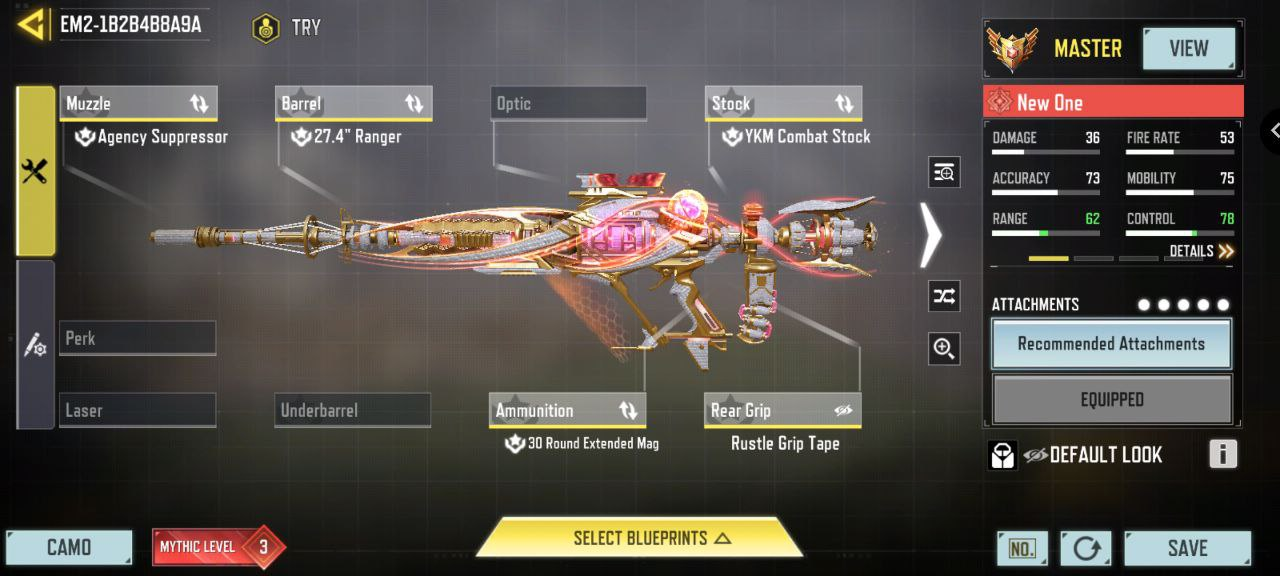Open the Muzzle attachment slot
This screenshot has width=1280, height=576.
[x=138, y=103]
